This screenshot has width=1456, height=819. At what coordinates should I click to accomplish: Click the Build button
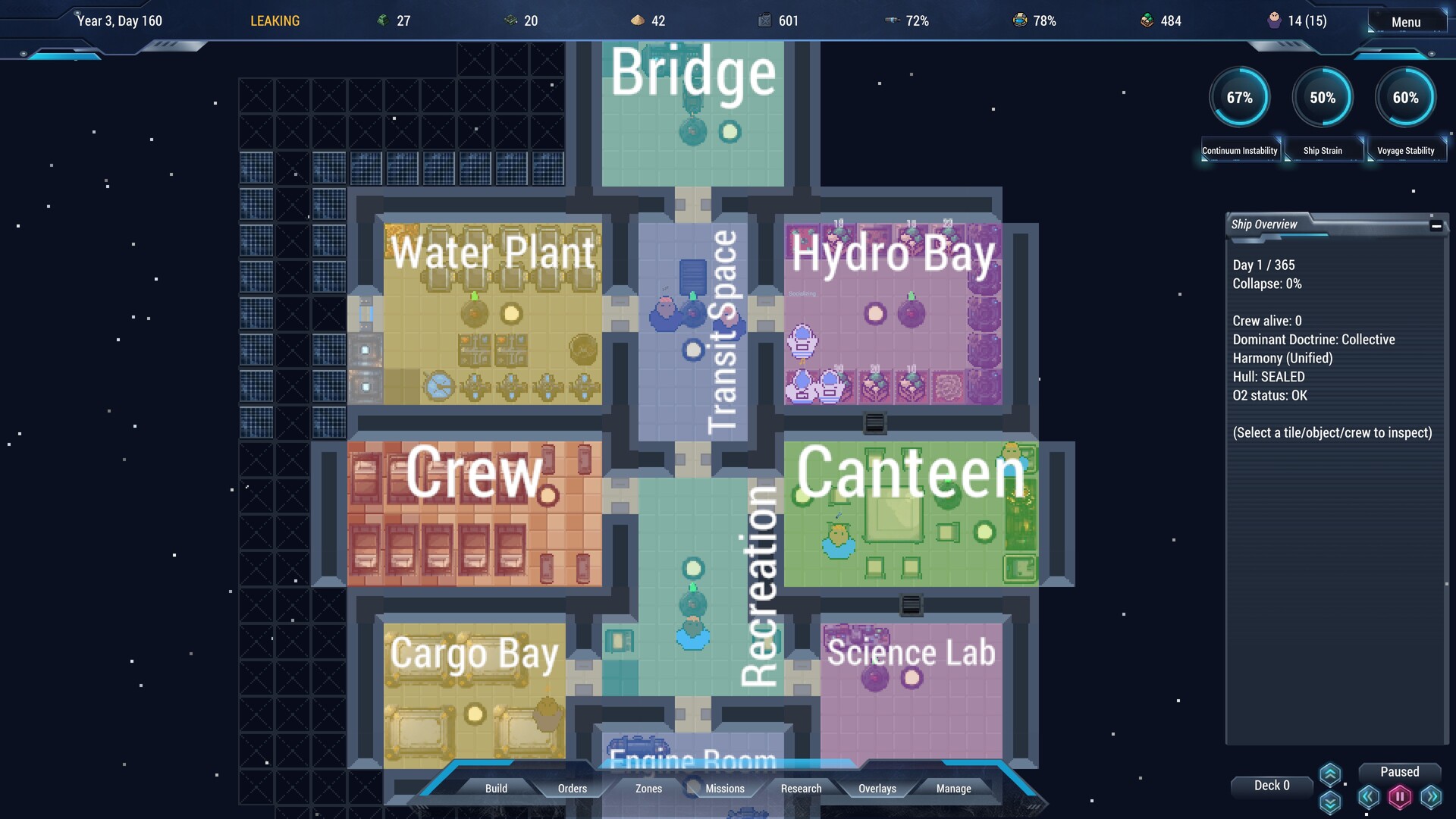pos(496,789)
